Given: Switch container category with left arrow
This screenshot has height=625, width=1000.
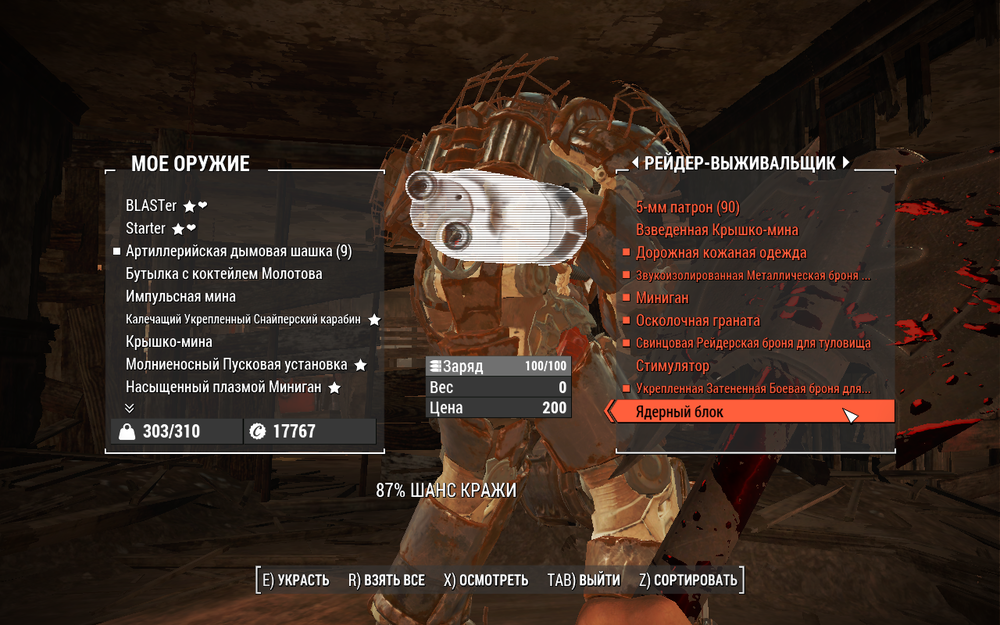Looking at the screenshot, I should coord(634,163).
